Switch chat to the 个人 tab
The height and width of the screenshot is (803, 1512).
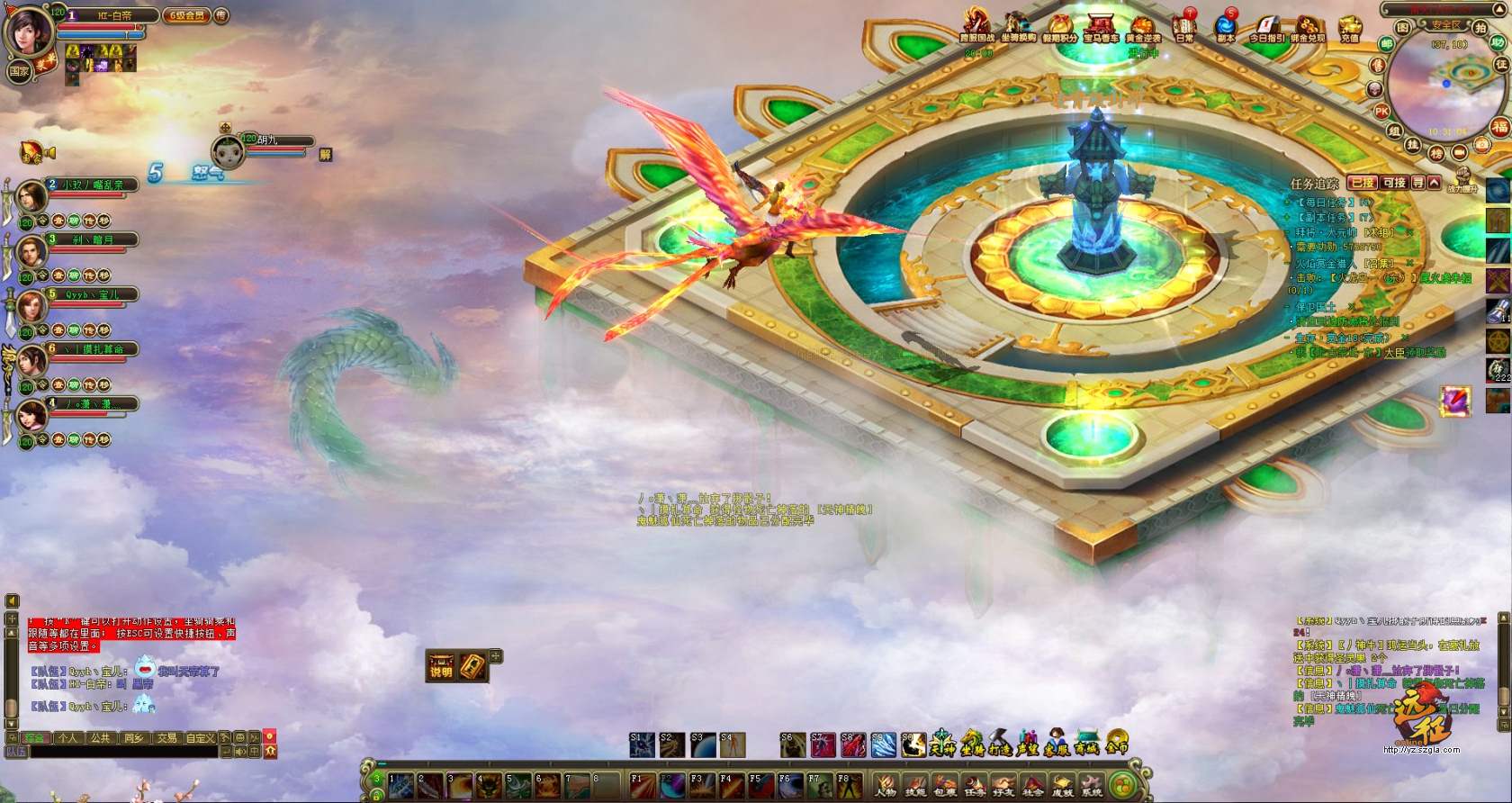67,738
